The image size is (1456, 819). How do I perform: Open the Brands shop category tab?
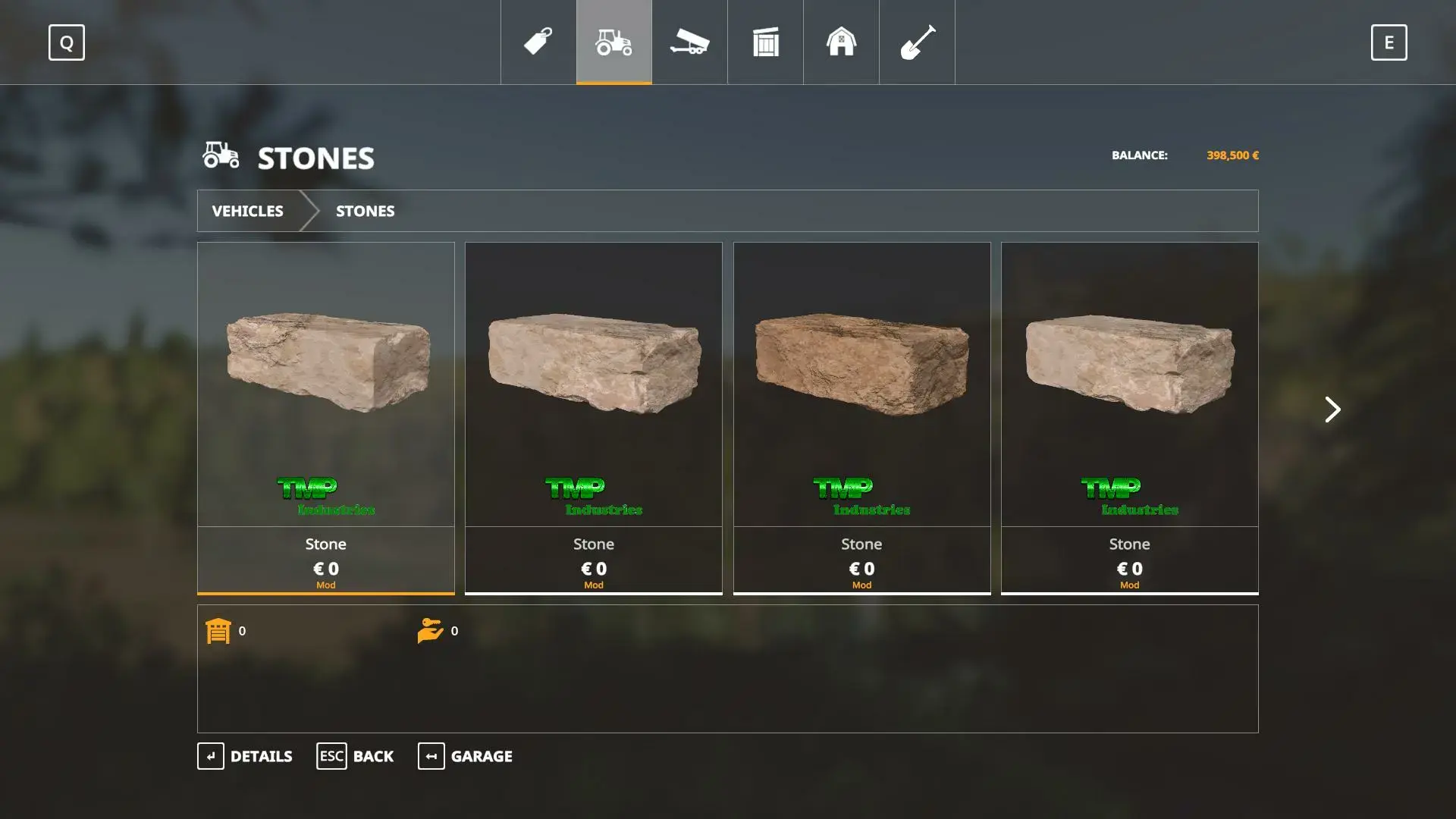pyautogui.click(x=538, y=42)
